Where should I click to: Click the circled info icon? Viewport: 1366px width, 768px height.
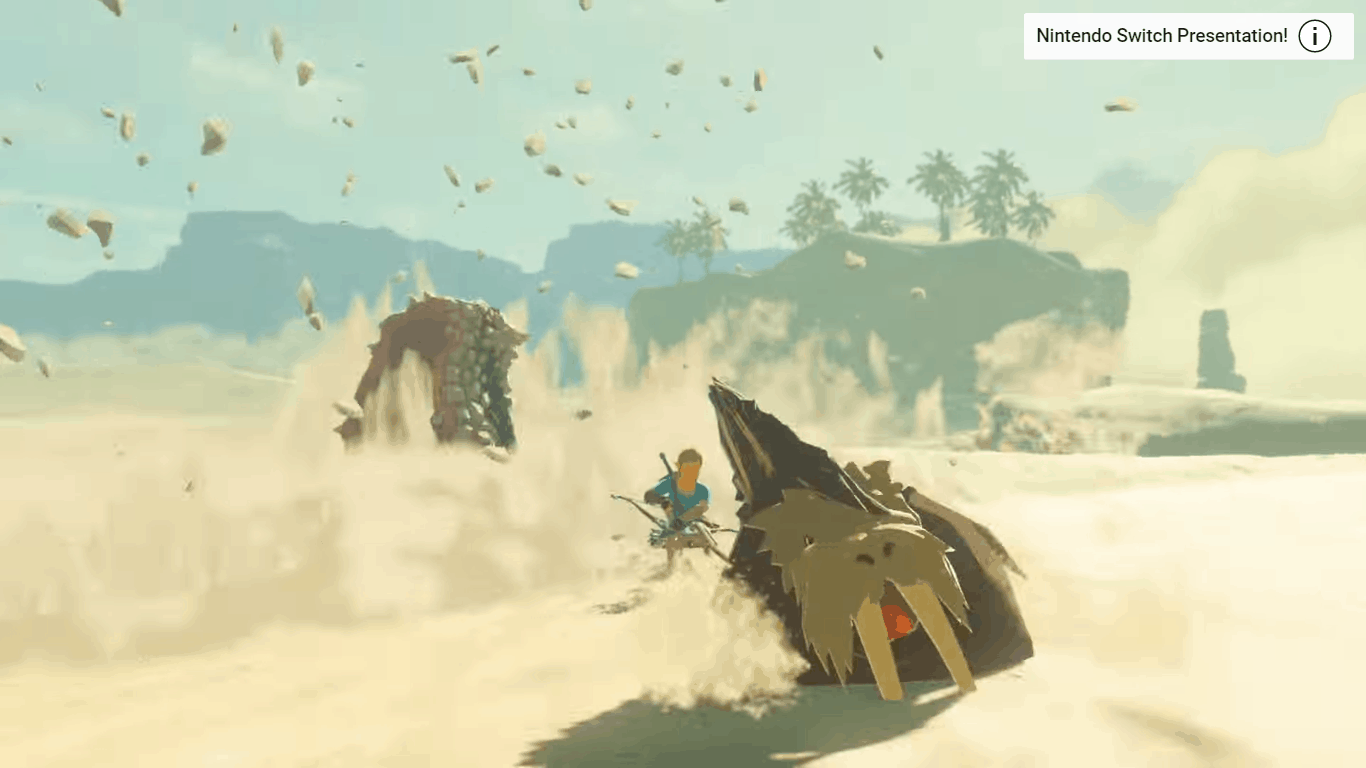[x=1314, y=37]
